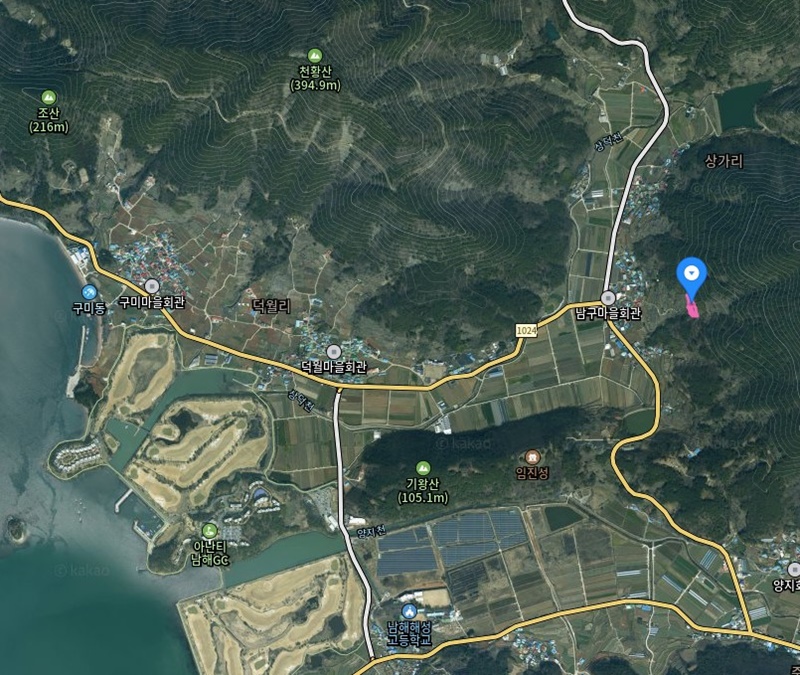This screenshot has height=675, width=800.
Task: Select the 남구마을회관 map marker
Action: 608,297
